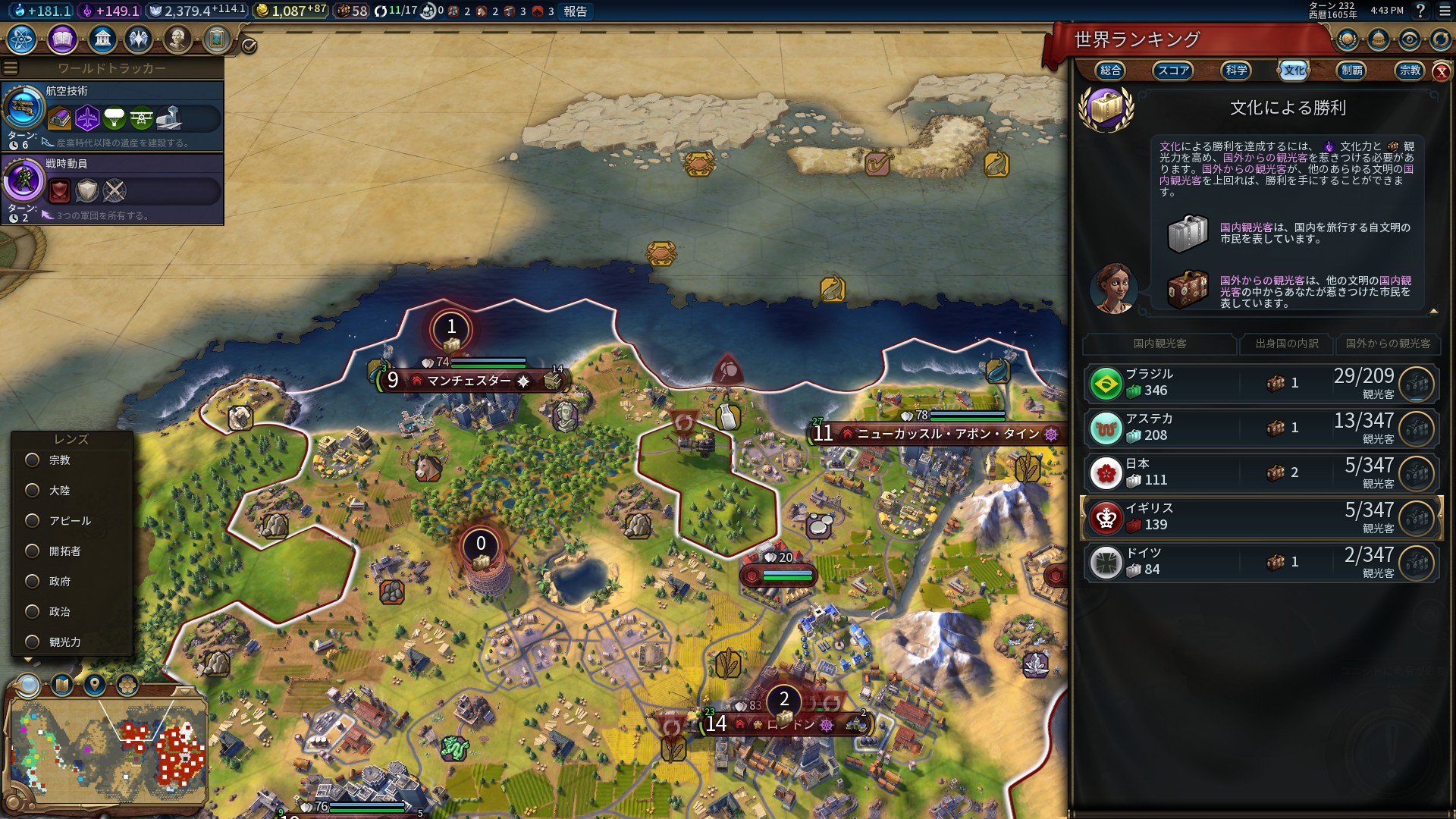Choose the 観光力 tourism lens
The height and width of the screenshot is (819, 1456).
[33, 642]
